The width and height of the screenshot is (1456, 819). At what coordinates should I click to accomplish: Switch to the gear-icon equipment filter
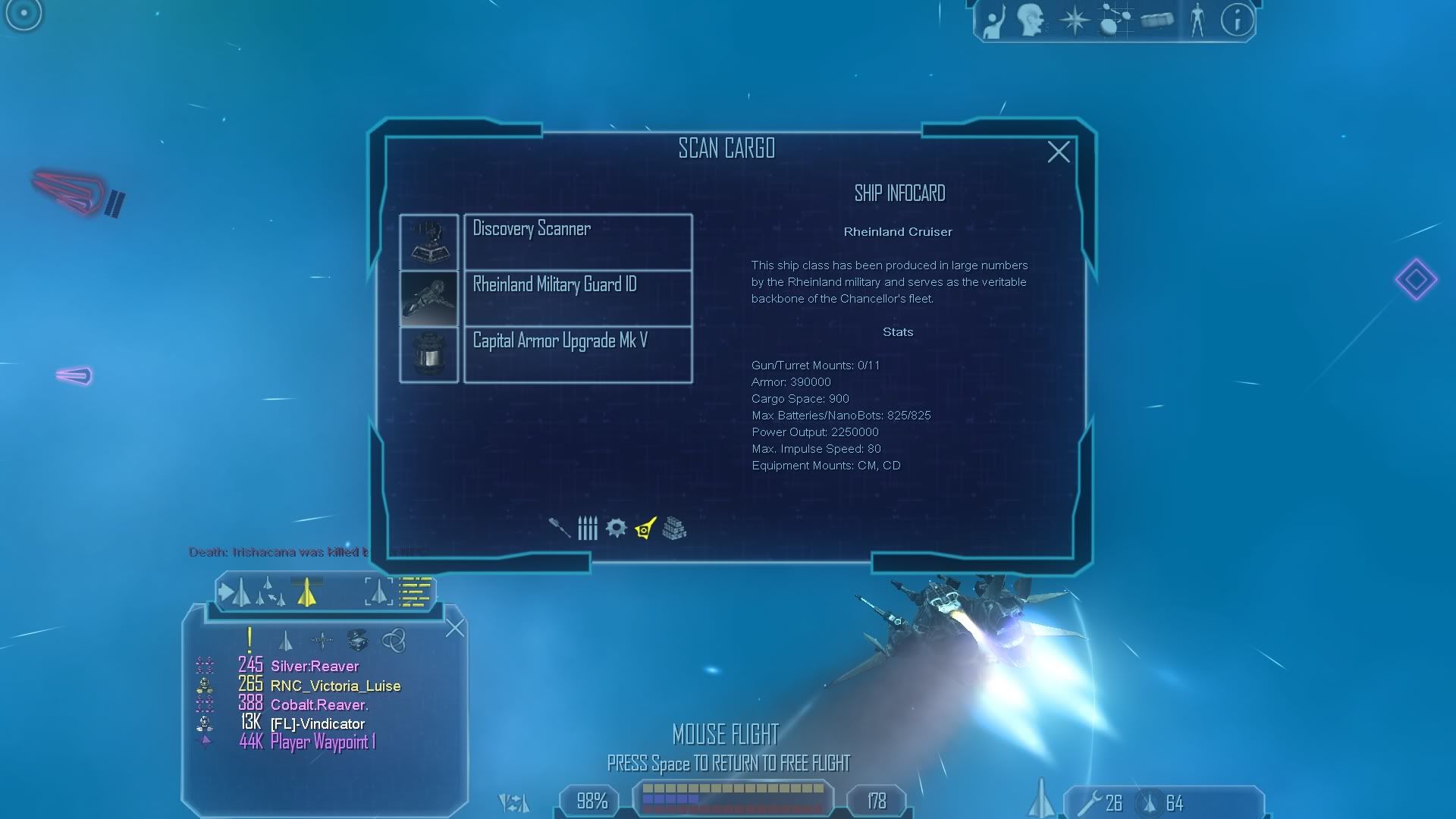point(616,528)
